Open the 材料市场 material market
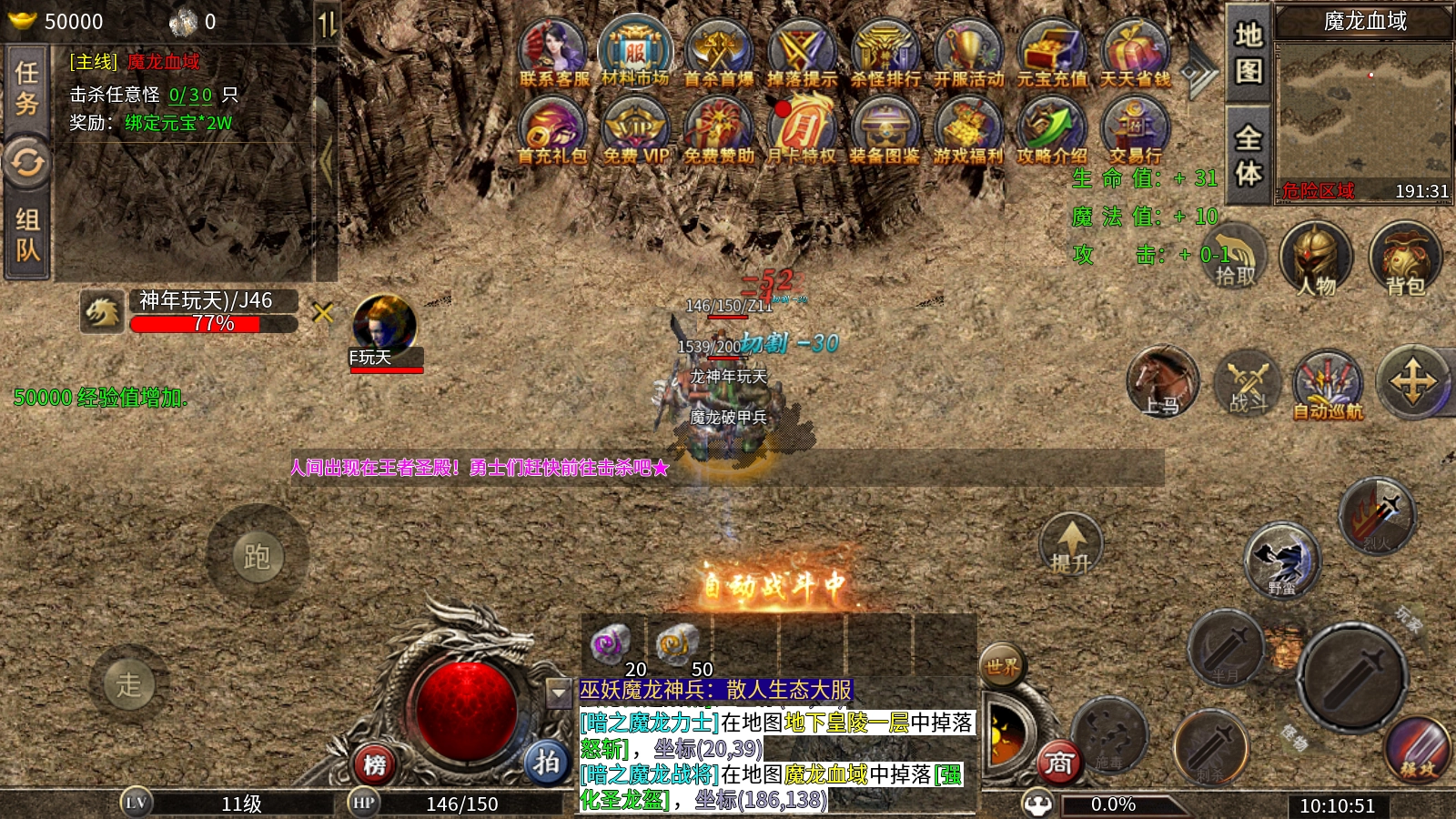Viewport: 1456px width, 819px height. tap(635, 53)
